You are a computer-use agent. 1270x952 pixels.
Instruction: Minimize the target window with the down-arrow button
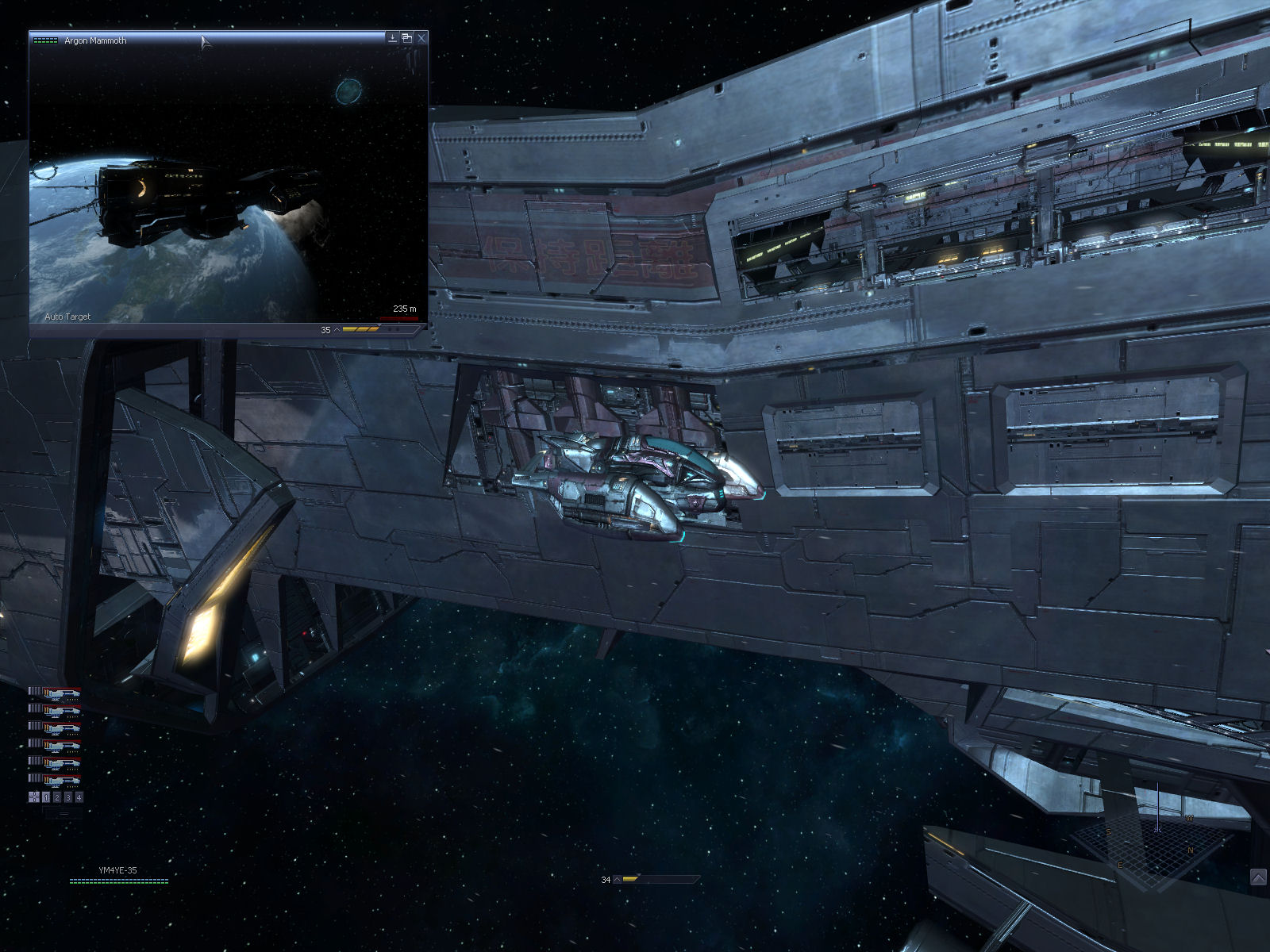point(392,37)
